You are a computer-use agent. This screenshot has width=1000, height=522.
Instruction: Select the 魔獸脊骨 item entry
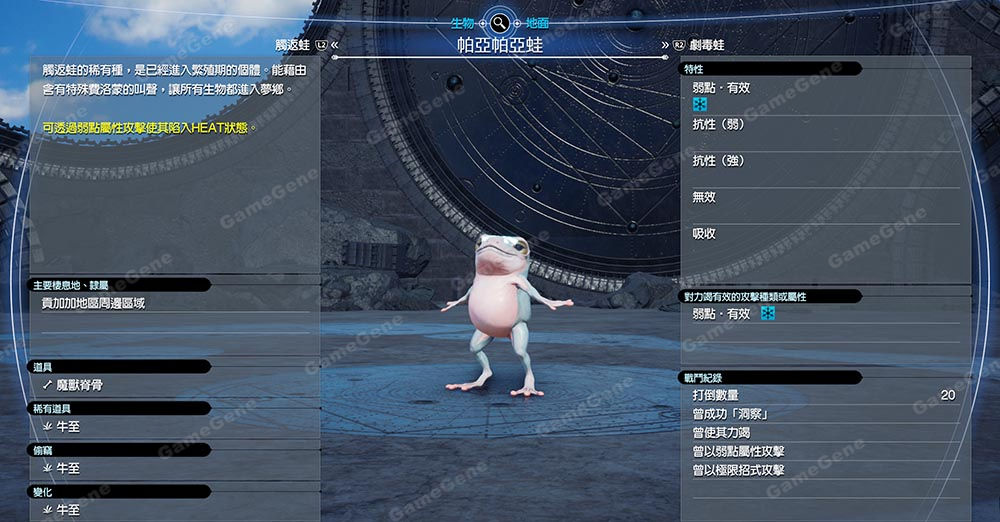tap(79, 384)
